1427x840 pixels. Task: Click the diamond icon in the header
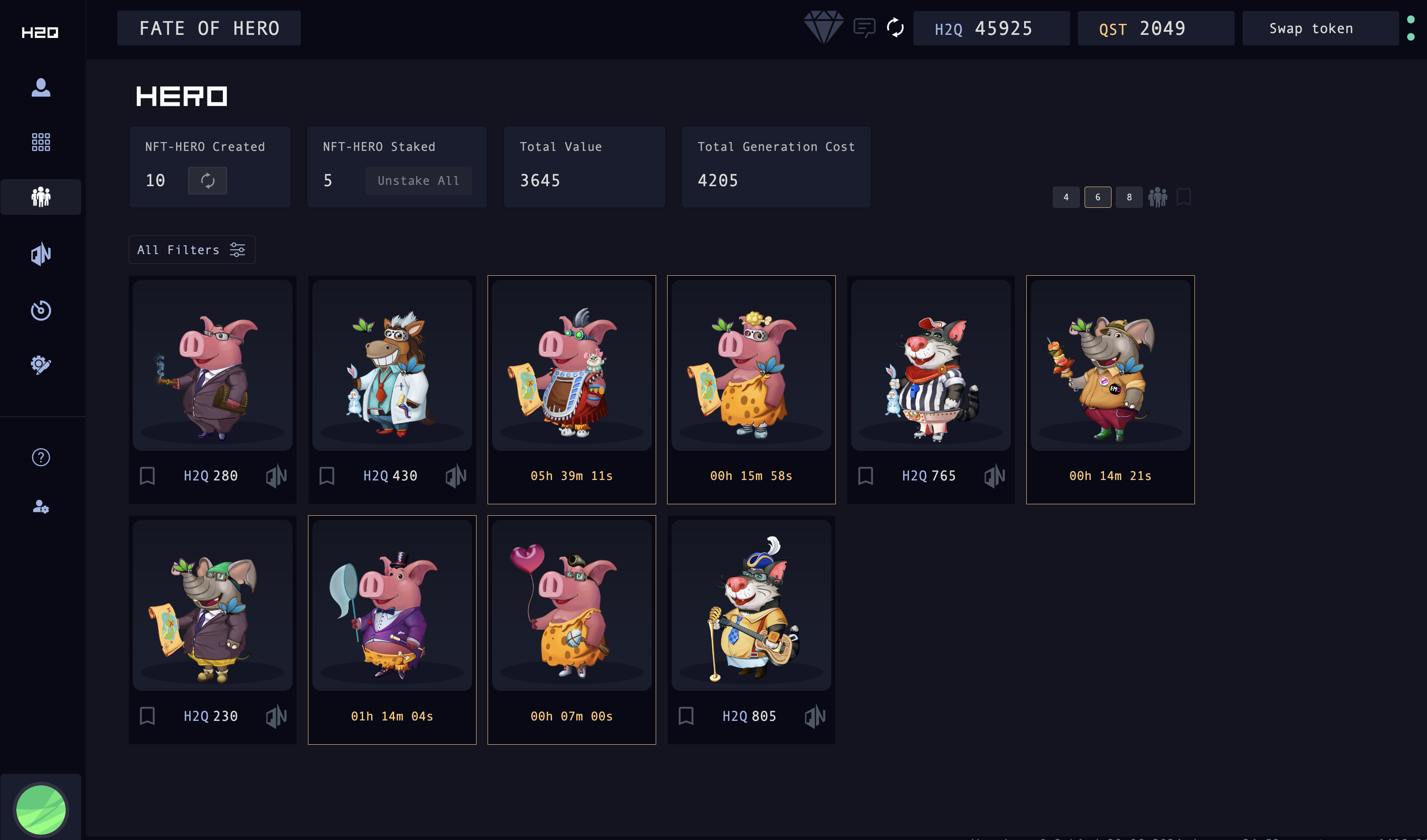pos(823,27)
